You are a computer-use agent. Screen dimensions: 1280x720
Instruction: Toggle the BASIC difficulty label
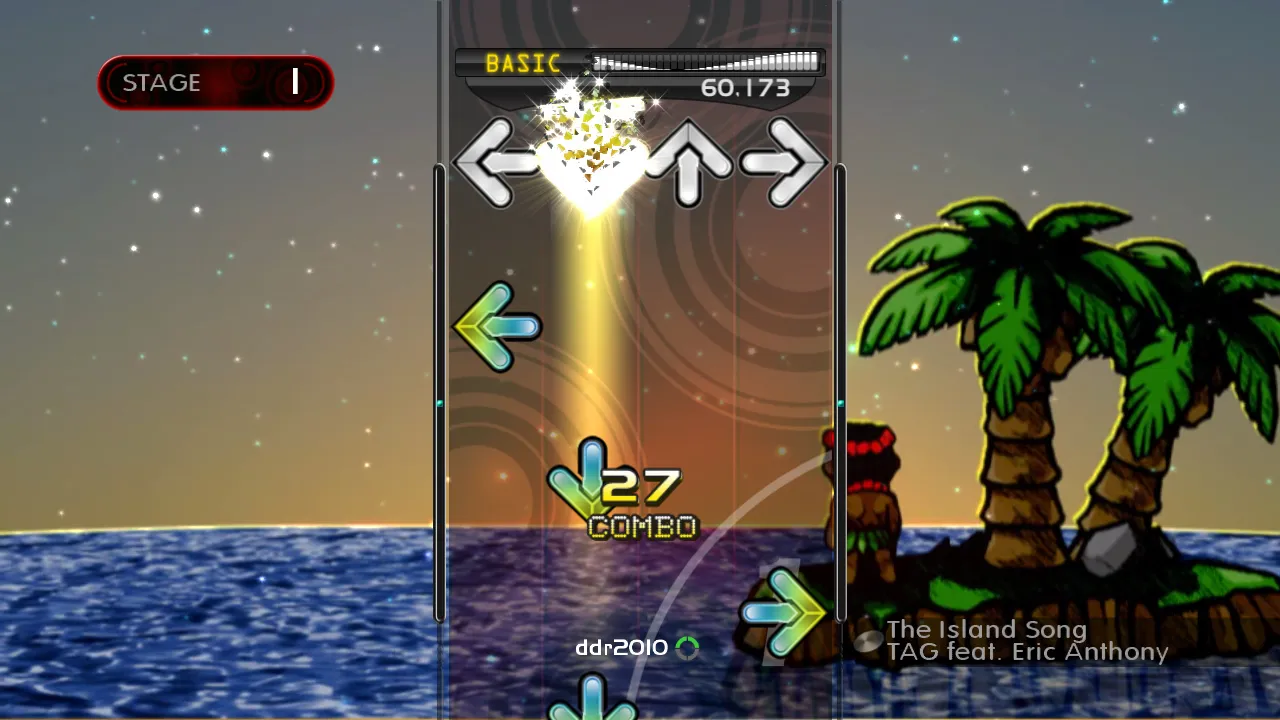pos(523,63)
